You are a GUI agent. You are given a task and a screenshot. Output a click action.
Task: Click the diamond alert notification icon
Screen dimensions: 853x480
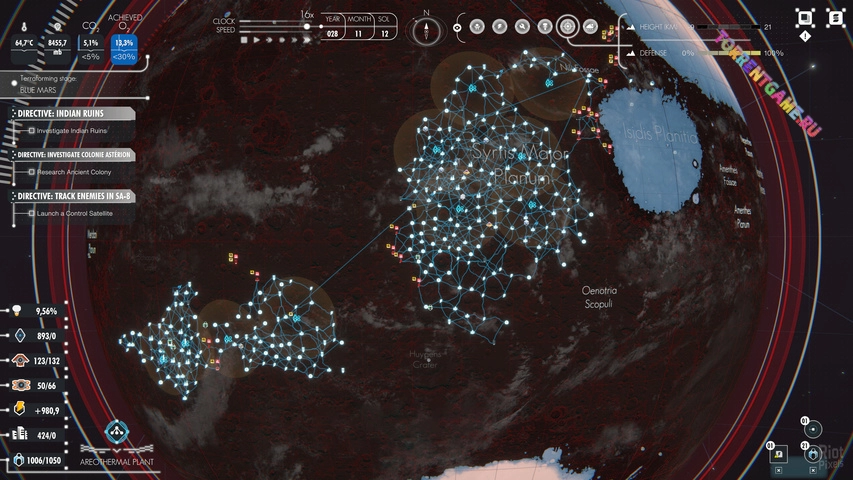coord(805,36)
